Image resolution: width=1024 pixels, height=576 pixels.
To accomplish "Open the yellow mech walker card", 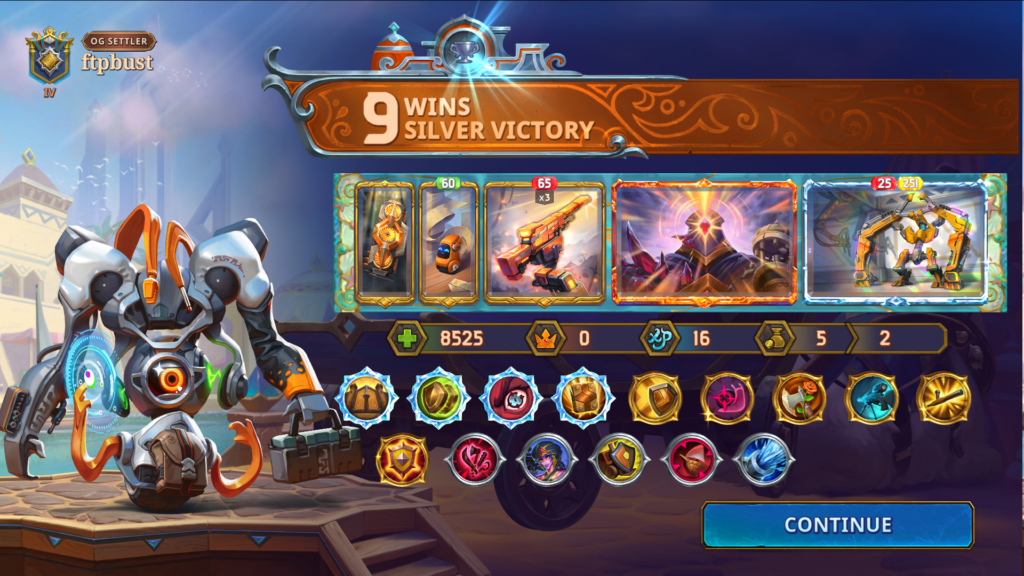I will tap(896, 243).
